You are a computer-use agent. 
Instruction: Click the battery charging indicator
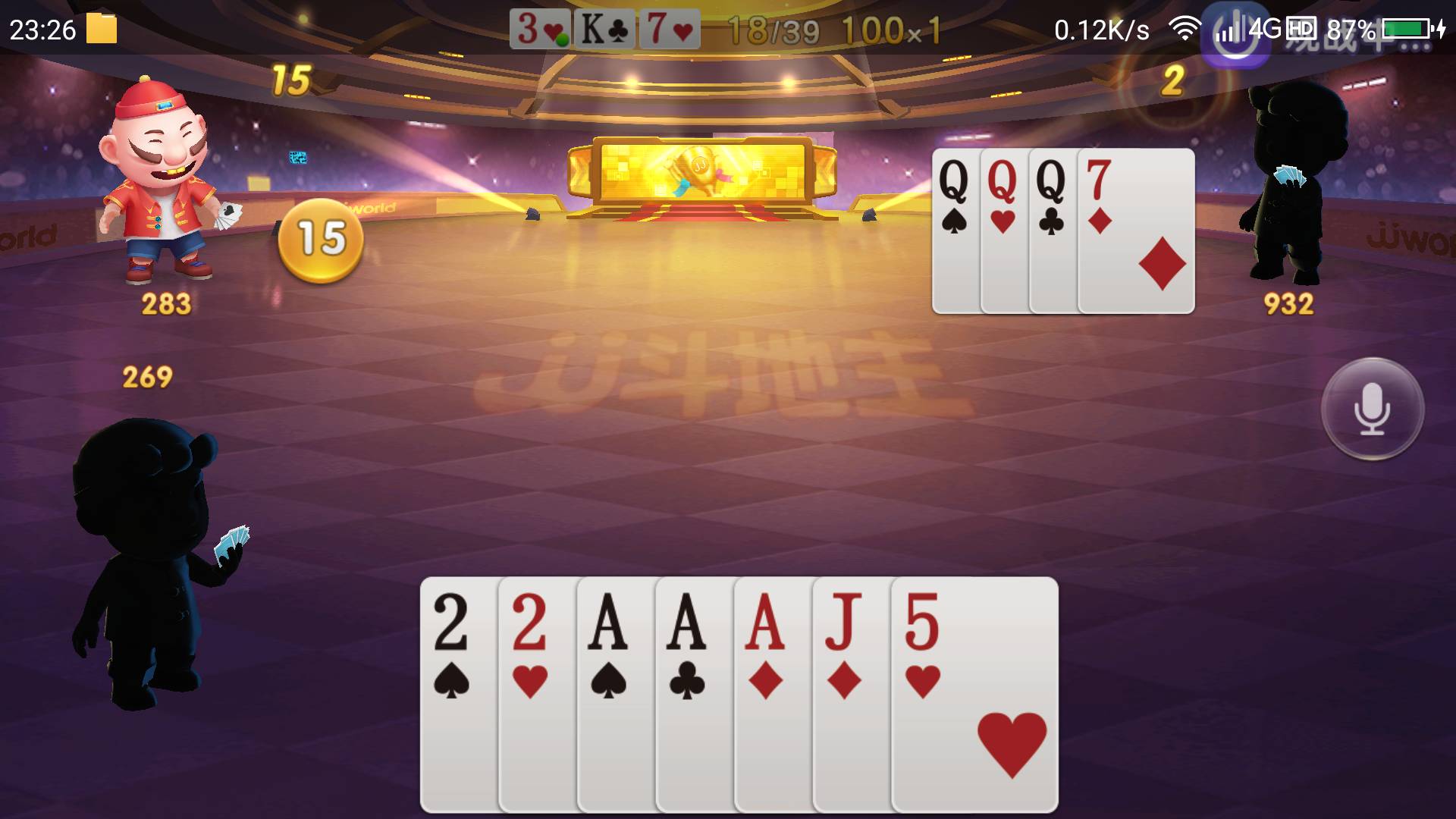coord(1410,29)
